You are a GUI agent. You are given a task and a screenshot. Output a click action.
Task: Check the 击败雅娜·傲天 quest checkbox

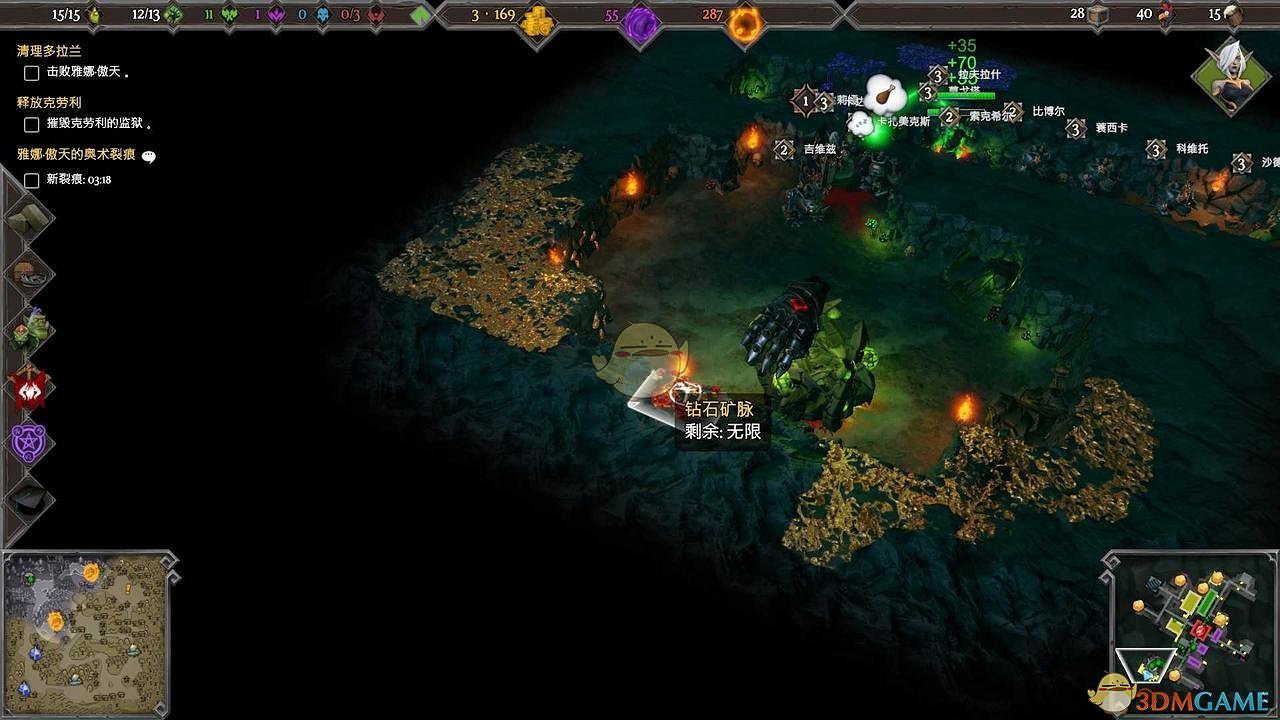pos(30,72)
